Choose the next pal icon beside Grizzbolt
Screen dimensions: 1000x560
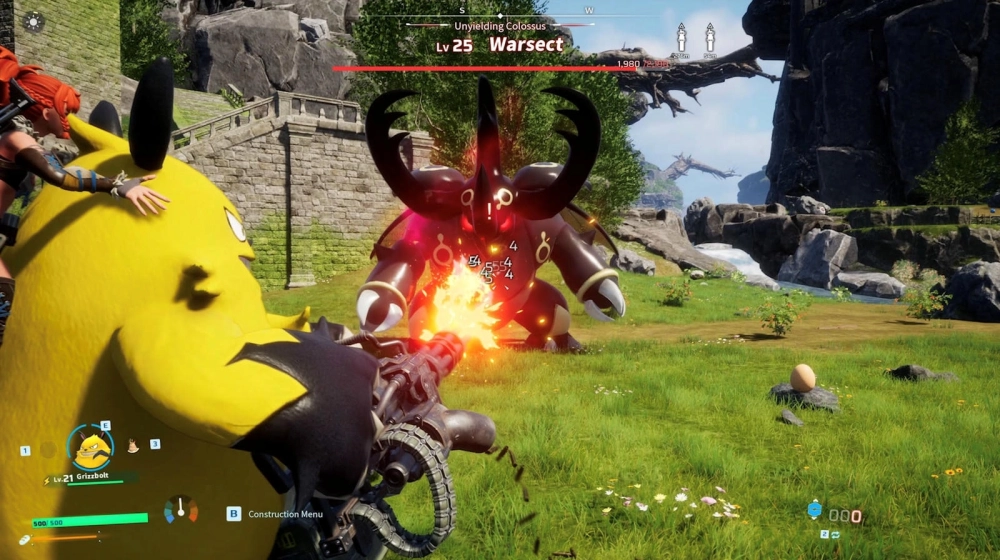click(133, 447)
